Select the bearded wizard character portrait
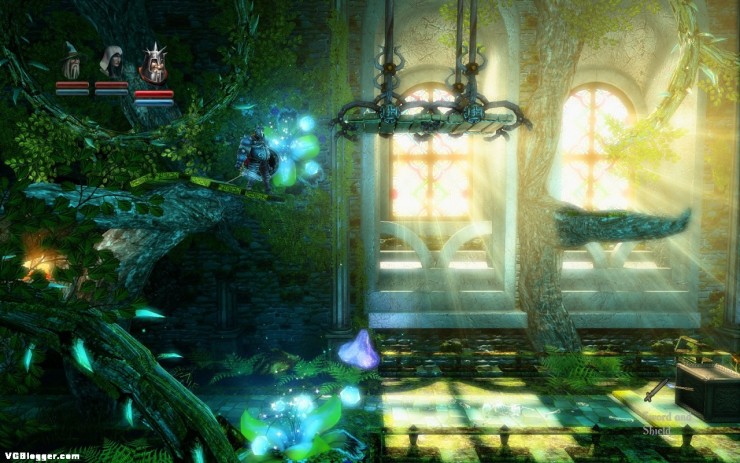The image size is (740, 463). click(72, 63)
